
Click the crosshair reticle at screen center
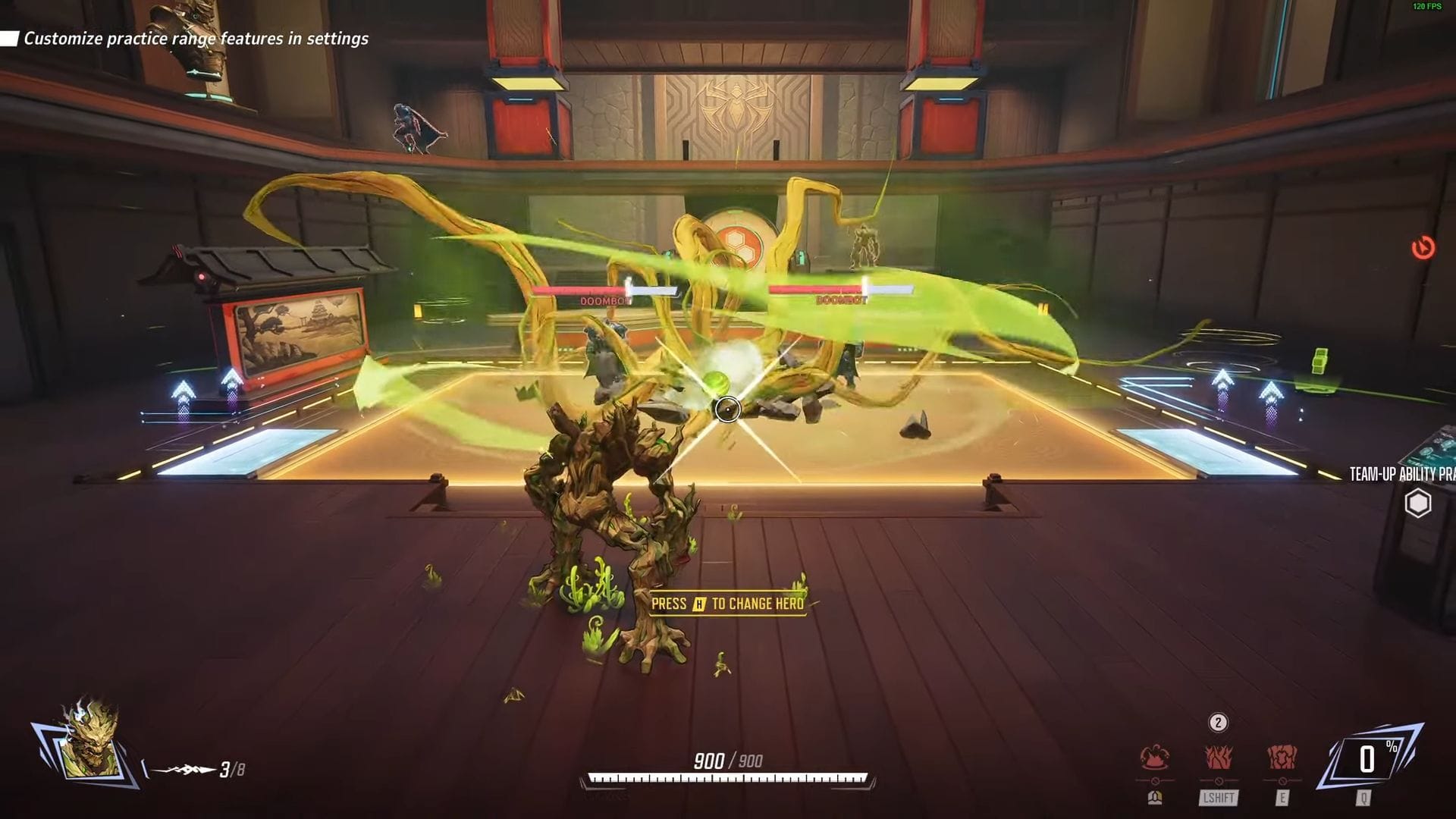coord(728,409)
